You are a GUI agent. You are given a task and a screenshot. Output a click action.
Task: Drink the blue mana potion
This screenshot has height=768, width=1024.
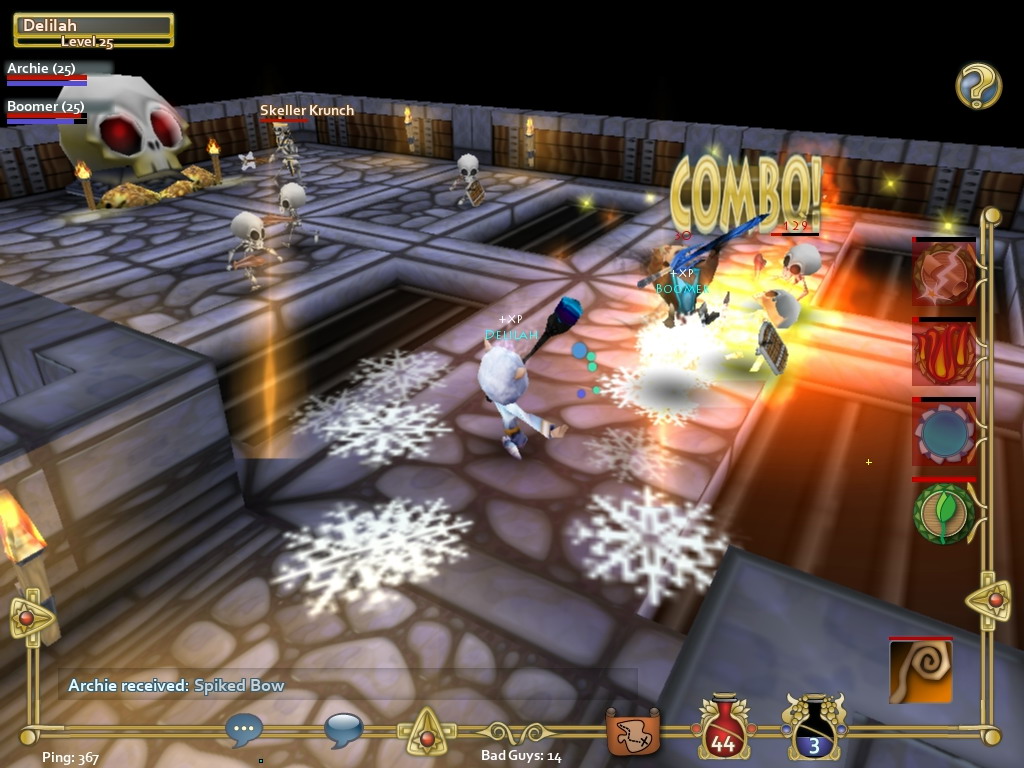point(814,729)
